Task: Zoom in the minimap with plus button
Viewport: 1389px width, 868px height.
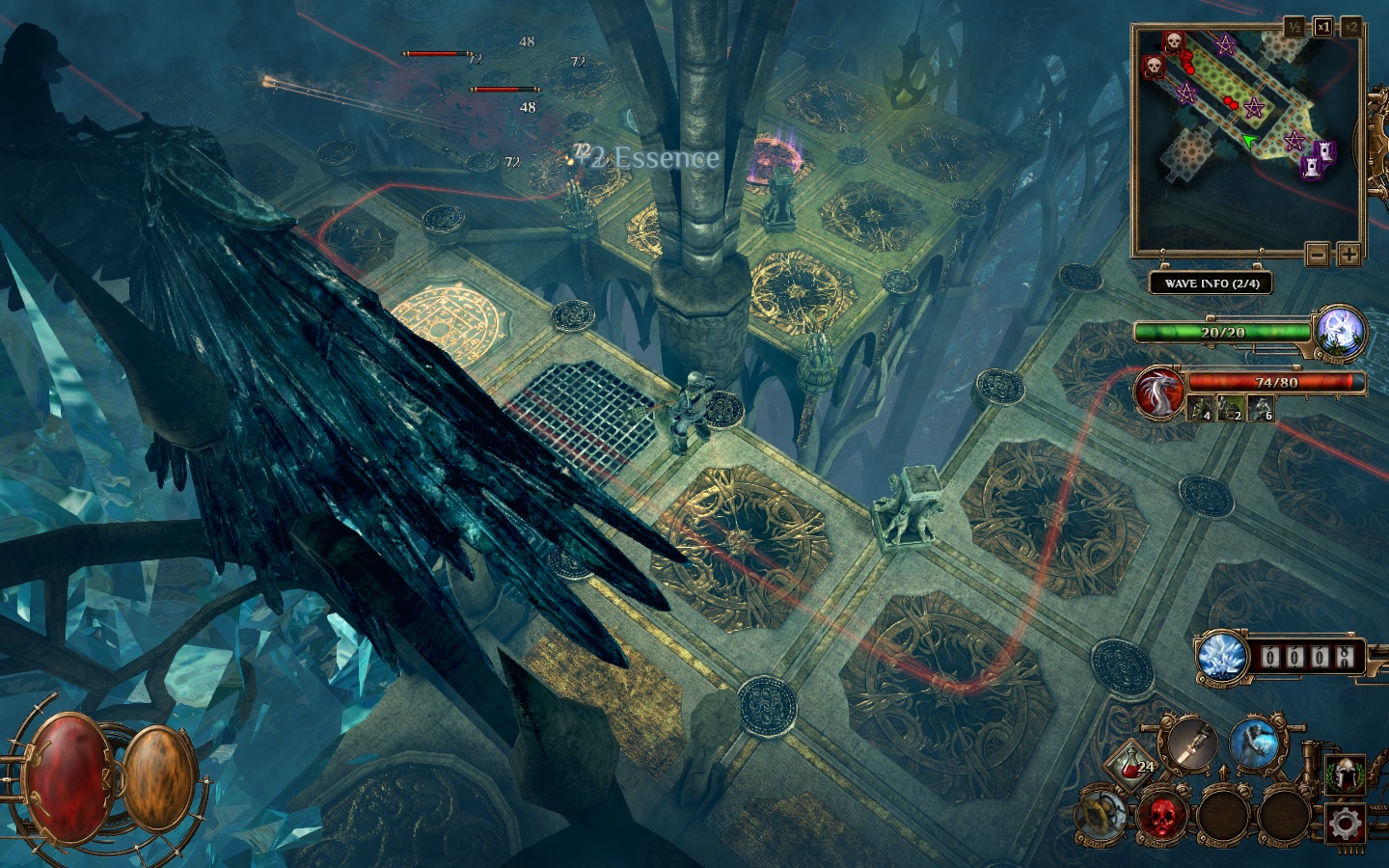Action: 1348,255
